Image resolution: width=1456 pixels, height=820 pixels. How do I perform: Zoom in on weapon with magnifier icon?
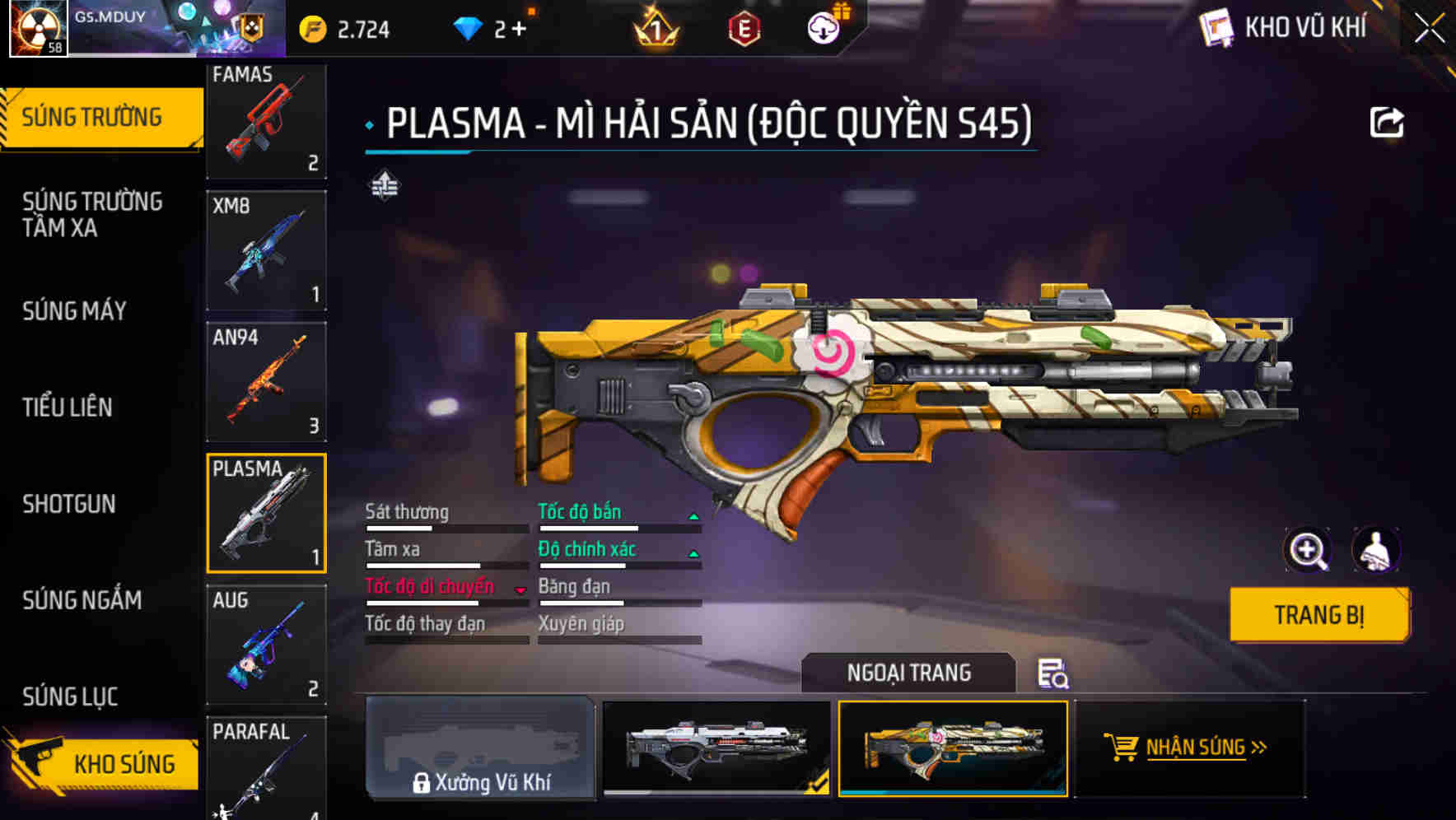coord(1309,550)
